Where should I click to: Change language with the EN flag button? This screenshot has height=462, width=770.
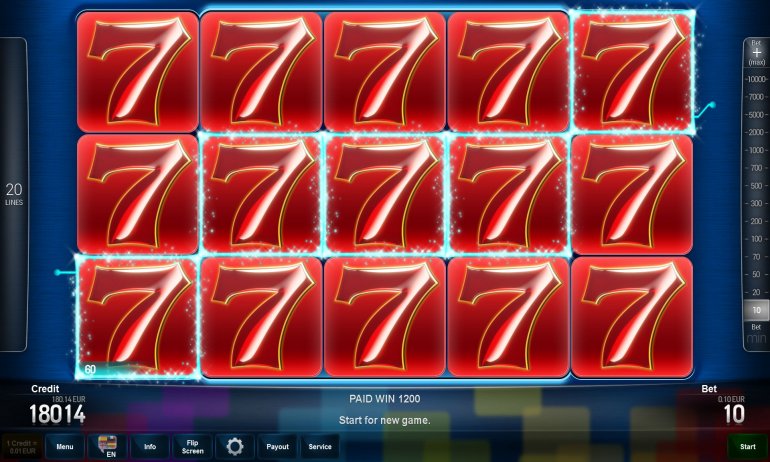tap(107, 447)
